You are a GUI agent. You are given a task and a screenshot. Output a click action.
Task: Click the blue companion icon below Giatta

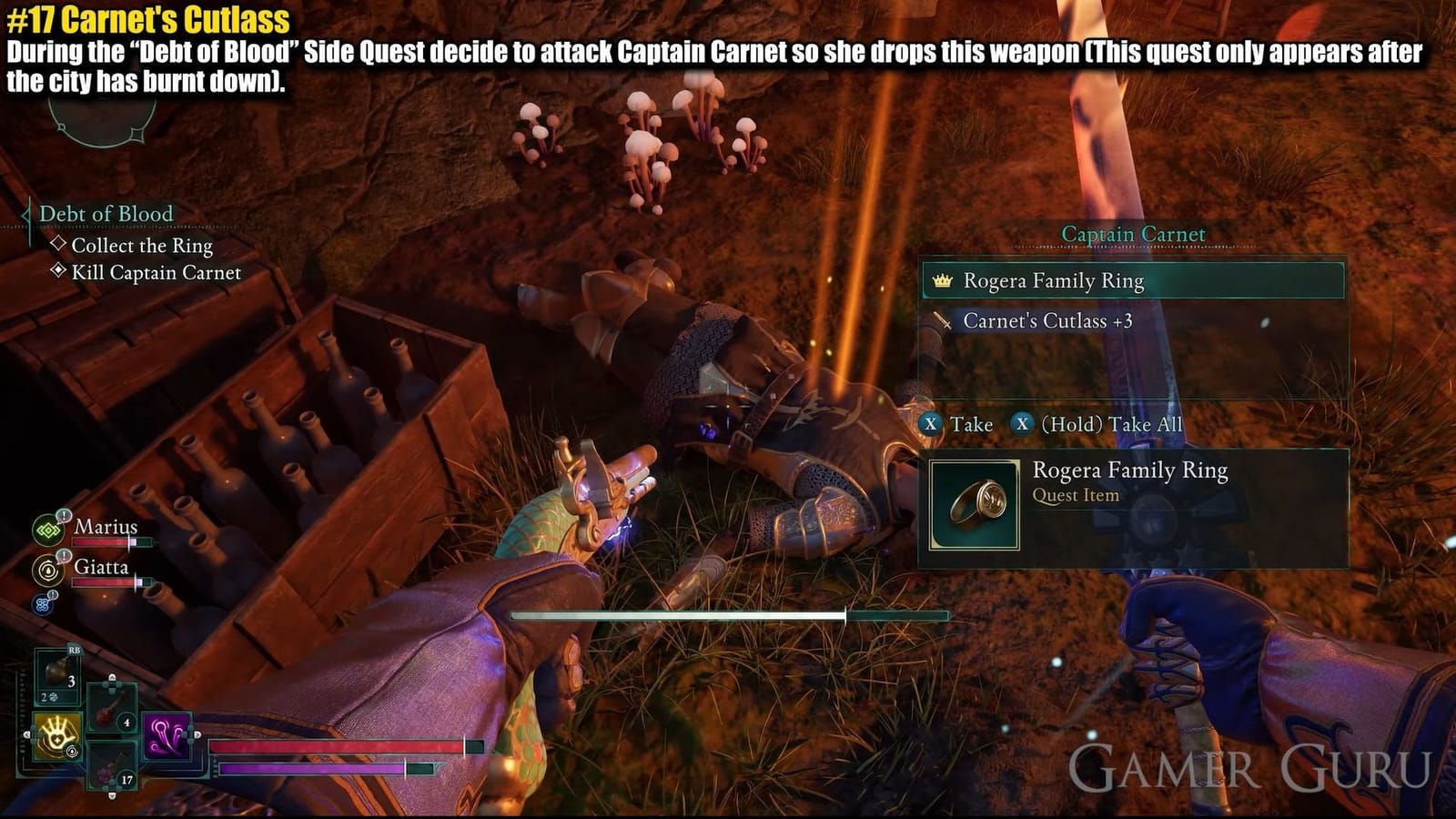41,602
